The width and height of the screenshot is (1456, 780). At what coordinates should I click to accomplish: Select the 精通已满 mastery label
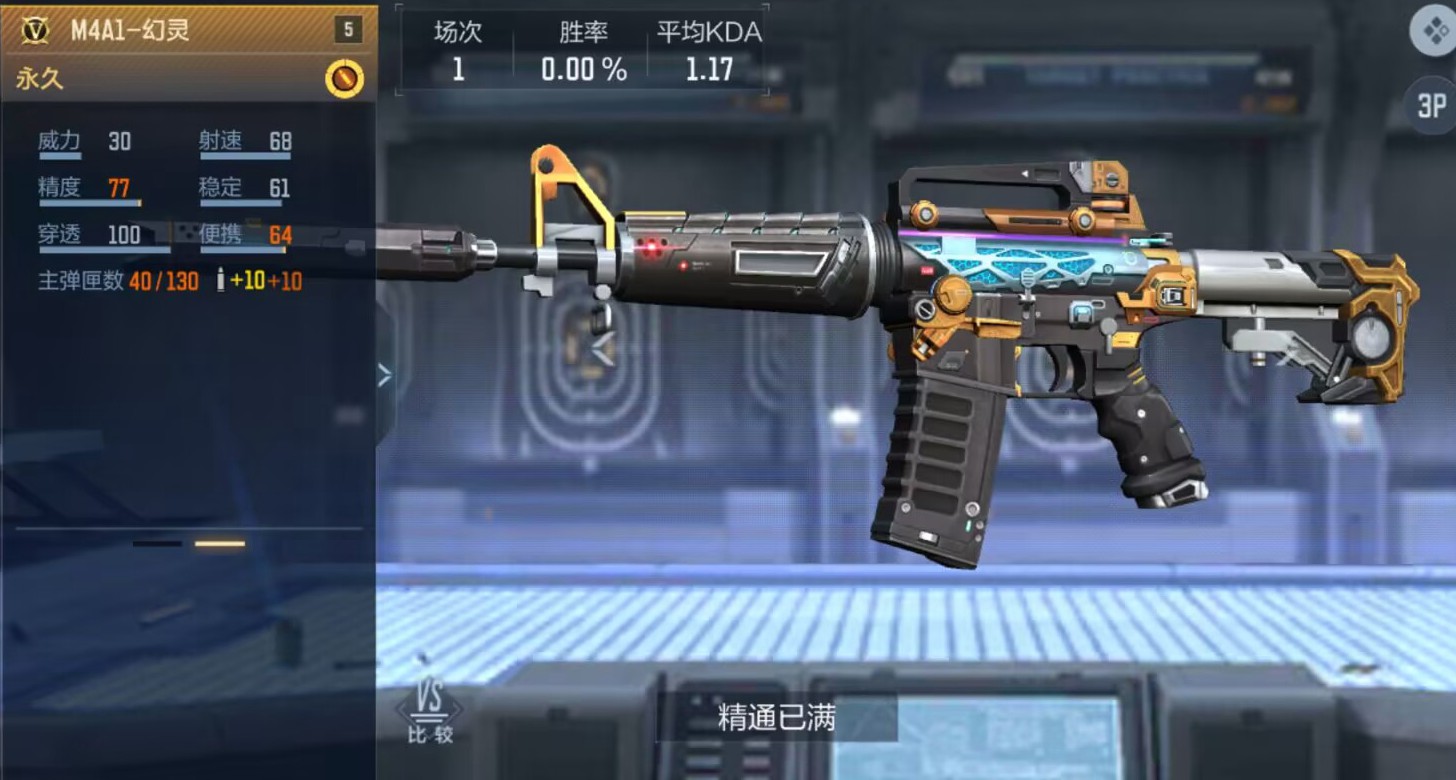pyautogui.click(x=776, y=717)
